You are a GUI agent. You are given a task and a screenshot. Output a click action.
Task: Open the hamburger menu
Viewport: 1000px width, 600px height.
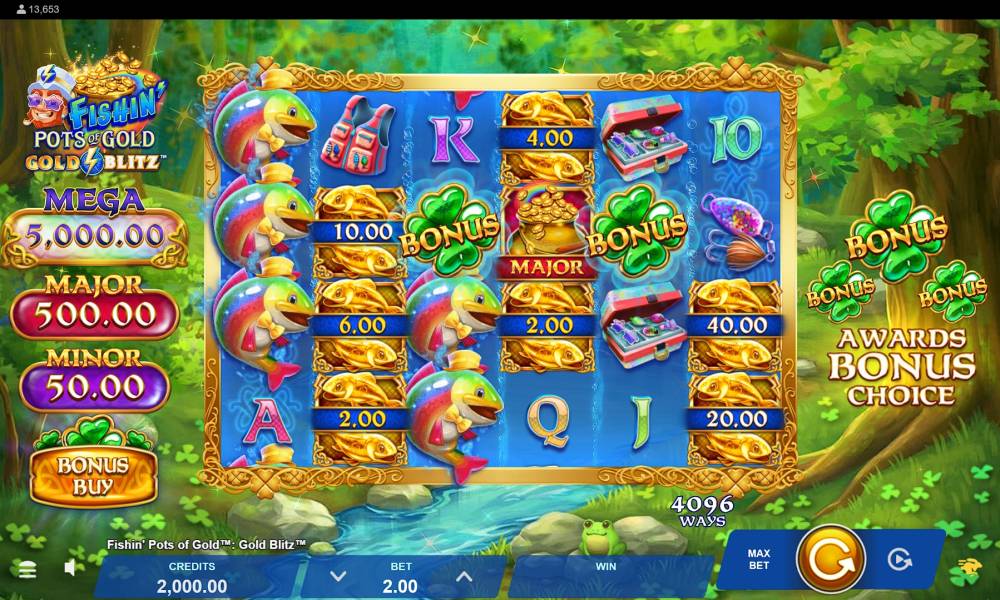click(27, 569)
